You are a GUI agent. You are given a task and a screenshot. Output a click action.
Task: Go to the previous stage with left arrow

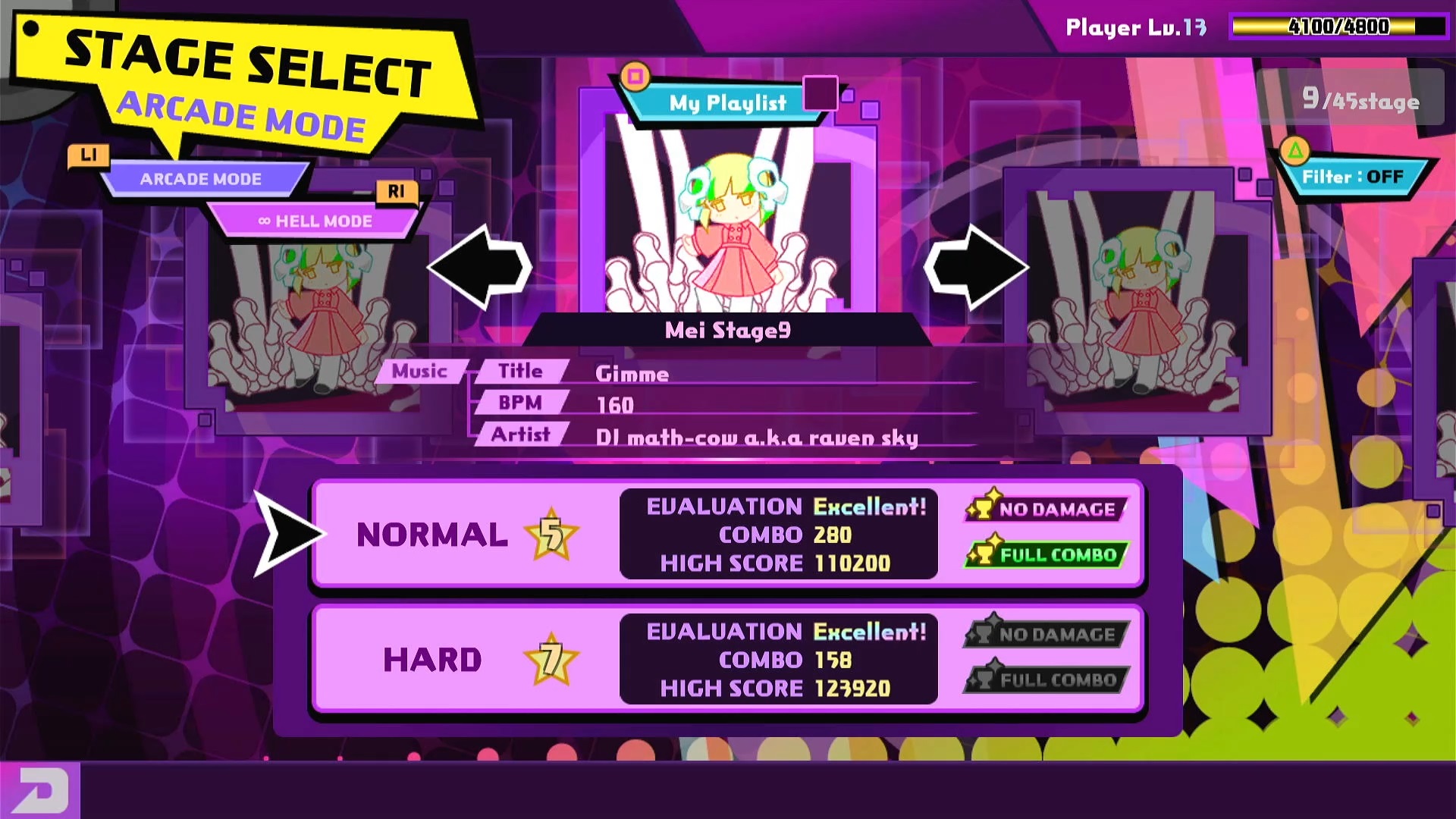[480, 267]
